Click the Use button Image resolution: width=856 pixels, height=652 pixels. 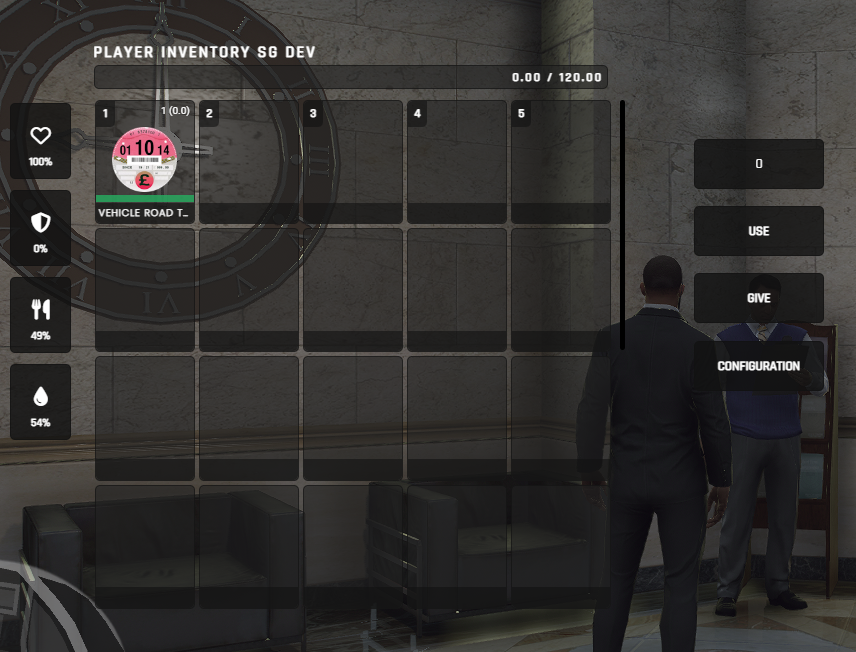[758, 231]
